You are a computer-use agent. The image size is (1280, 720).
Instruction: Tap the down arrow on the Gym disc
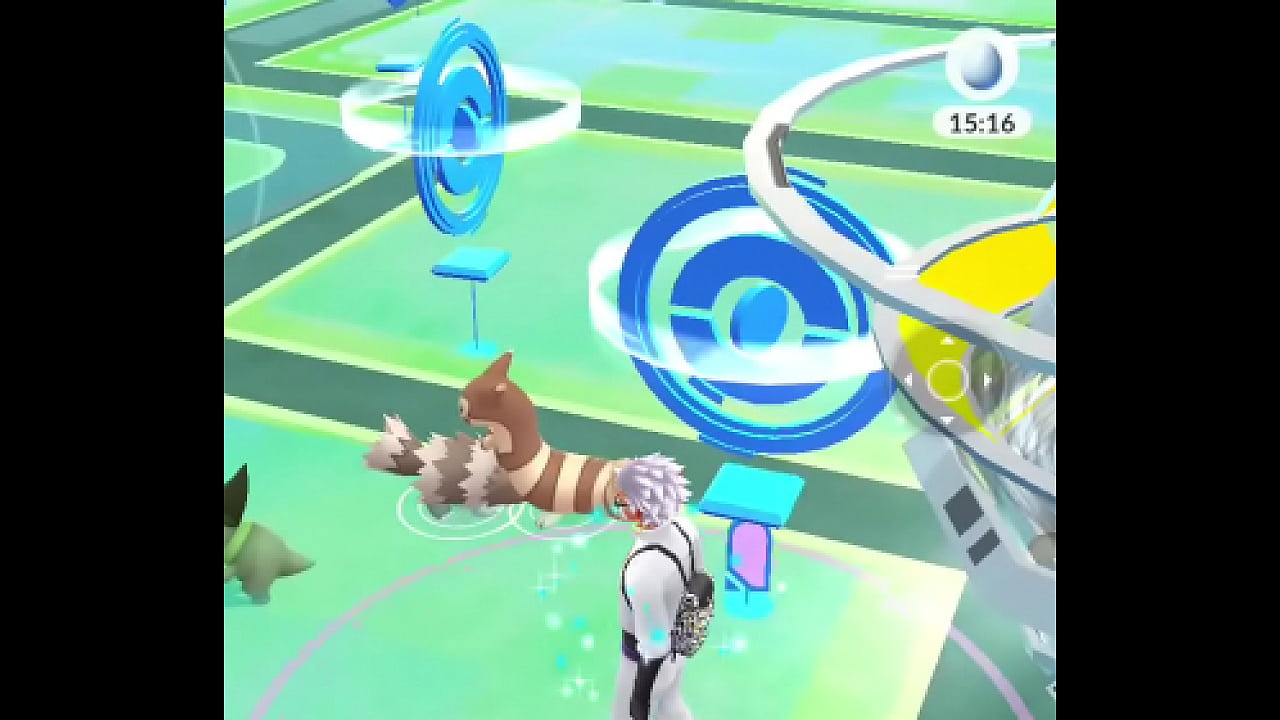945,419
